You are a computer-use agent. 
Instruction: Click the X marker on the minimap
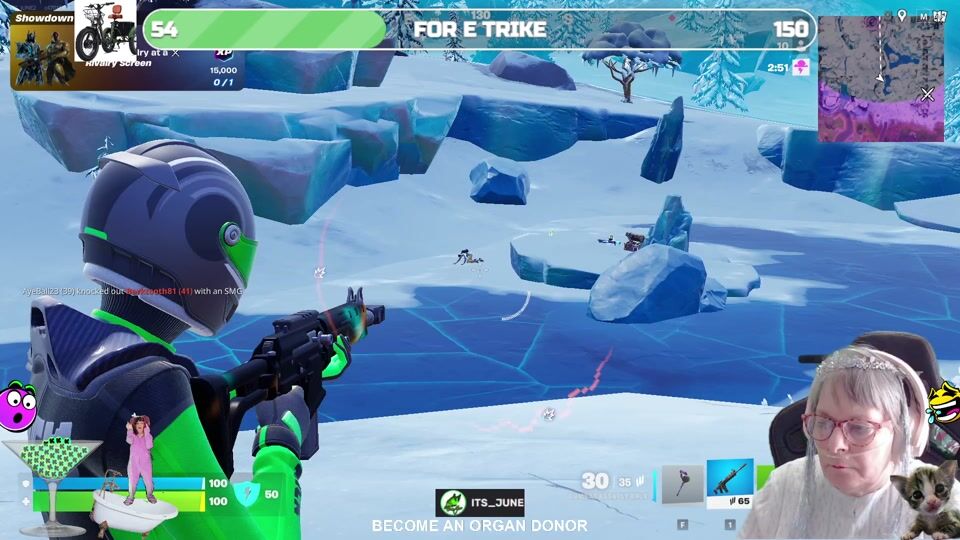click(x=927, y=94)
